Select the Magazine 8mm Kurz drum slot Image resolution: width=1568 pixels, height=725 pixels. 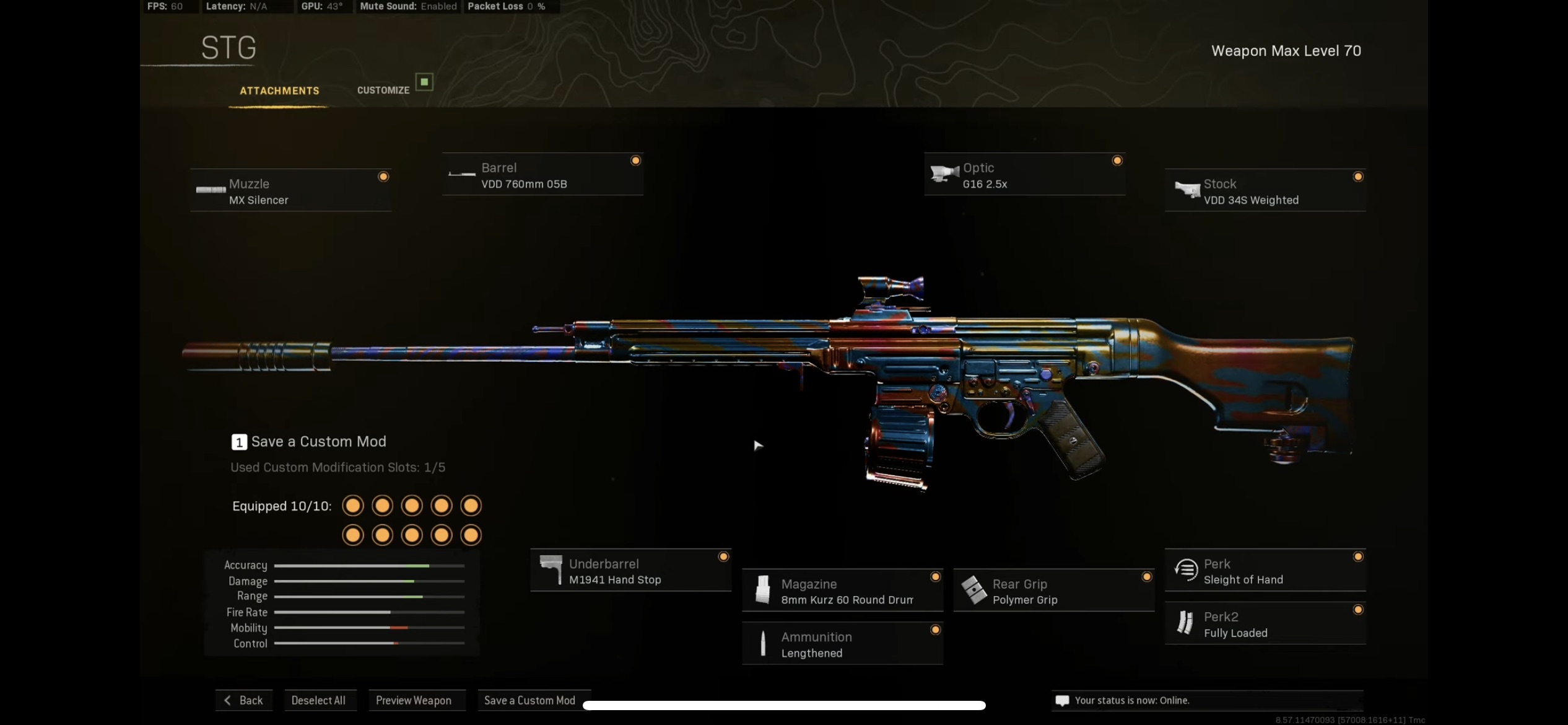point(842,591)
